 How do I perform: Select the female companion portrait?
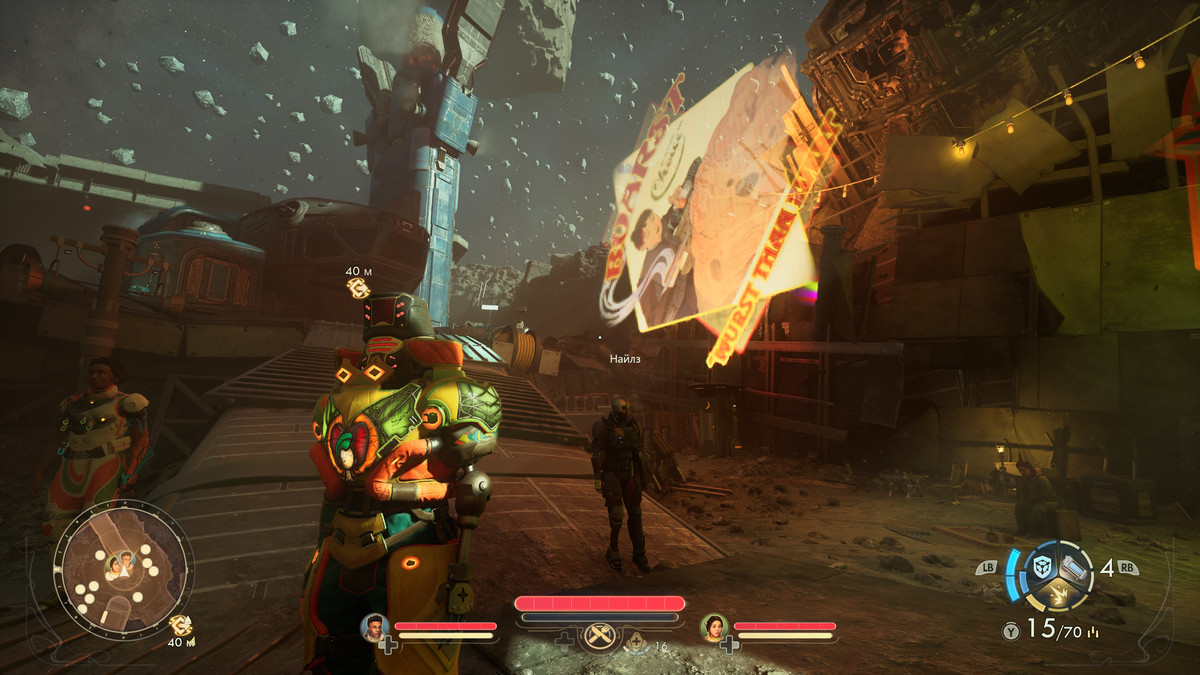coord(714,627)
